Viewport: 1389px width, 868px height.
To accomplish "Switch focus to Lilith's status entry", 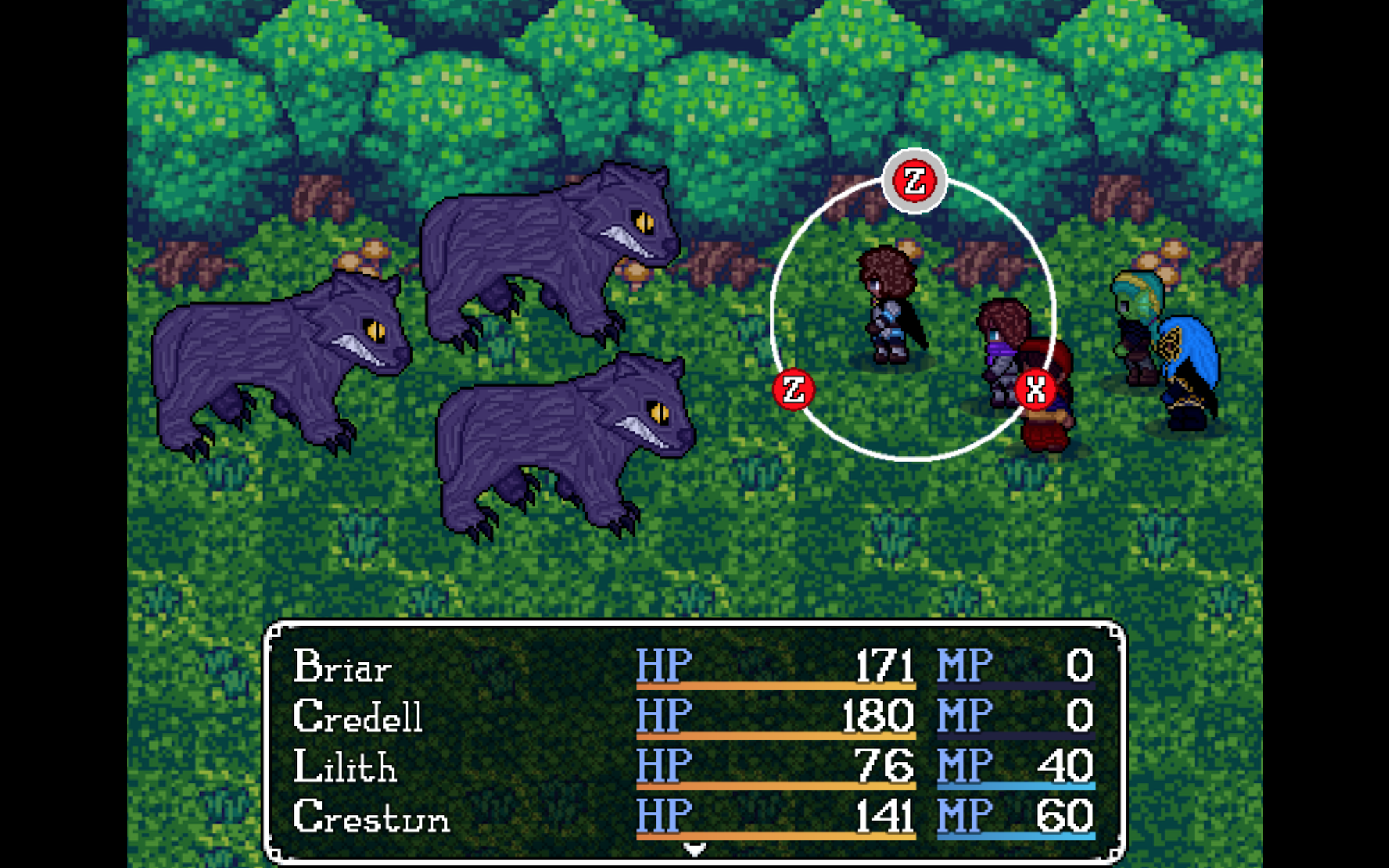I will point(346,767).
